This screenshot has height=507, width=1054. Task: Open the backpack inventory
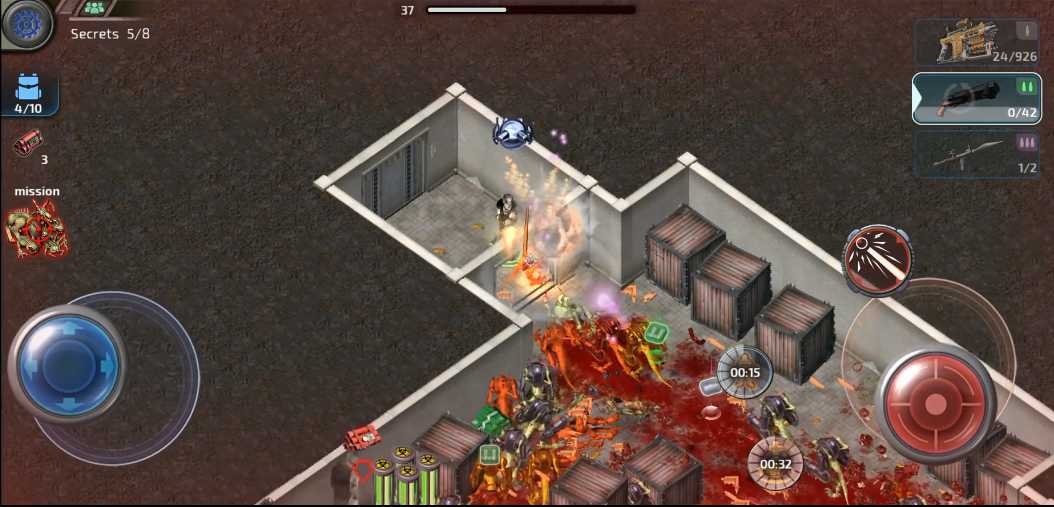point(28,94)
